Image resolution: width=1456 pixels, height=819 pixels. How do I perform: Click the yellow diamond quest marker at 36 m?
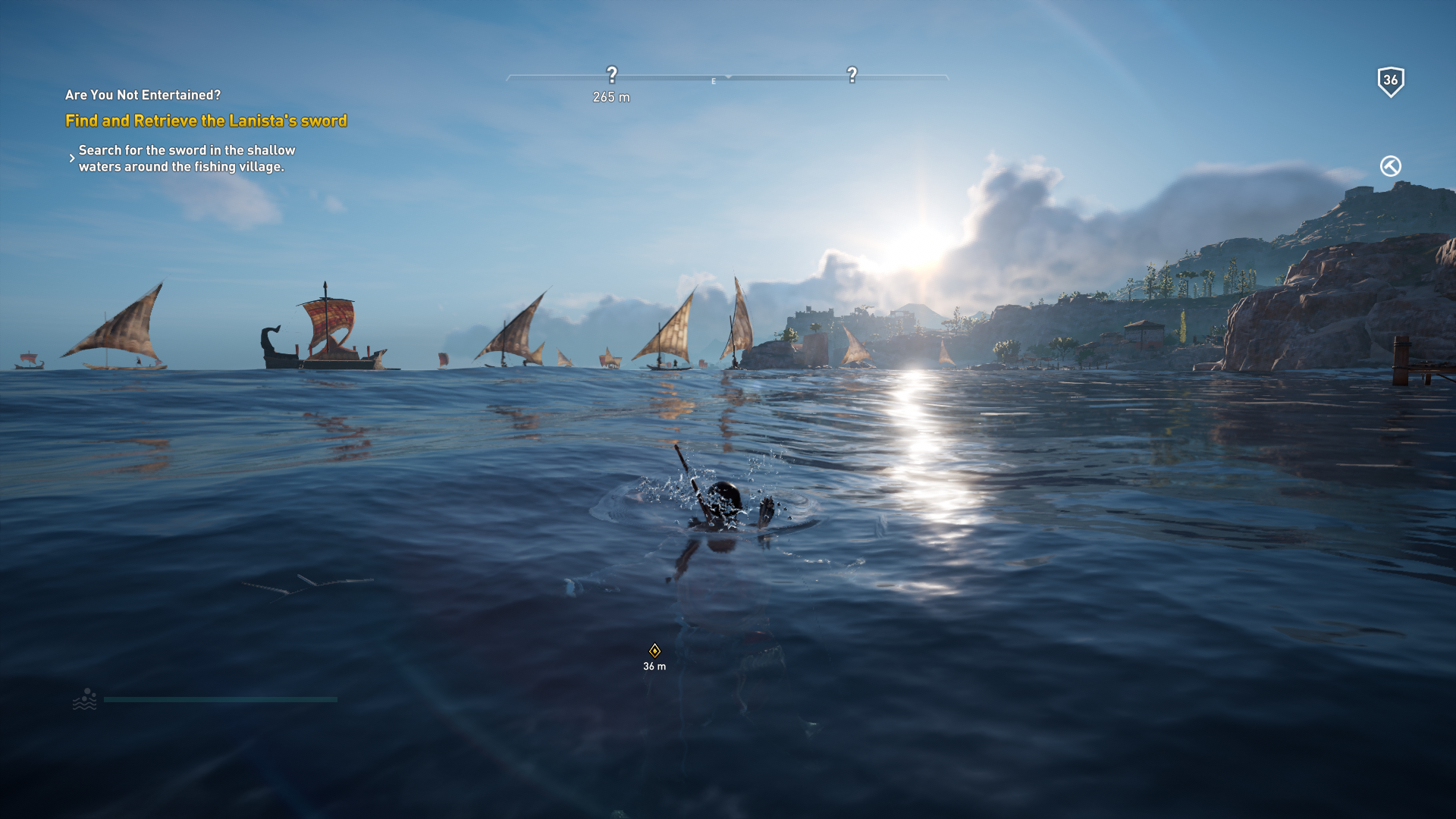[x=654, y=651]
